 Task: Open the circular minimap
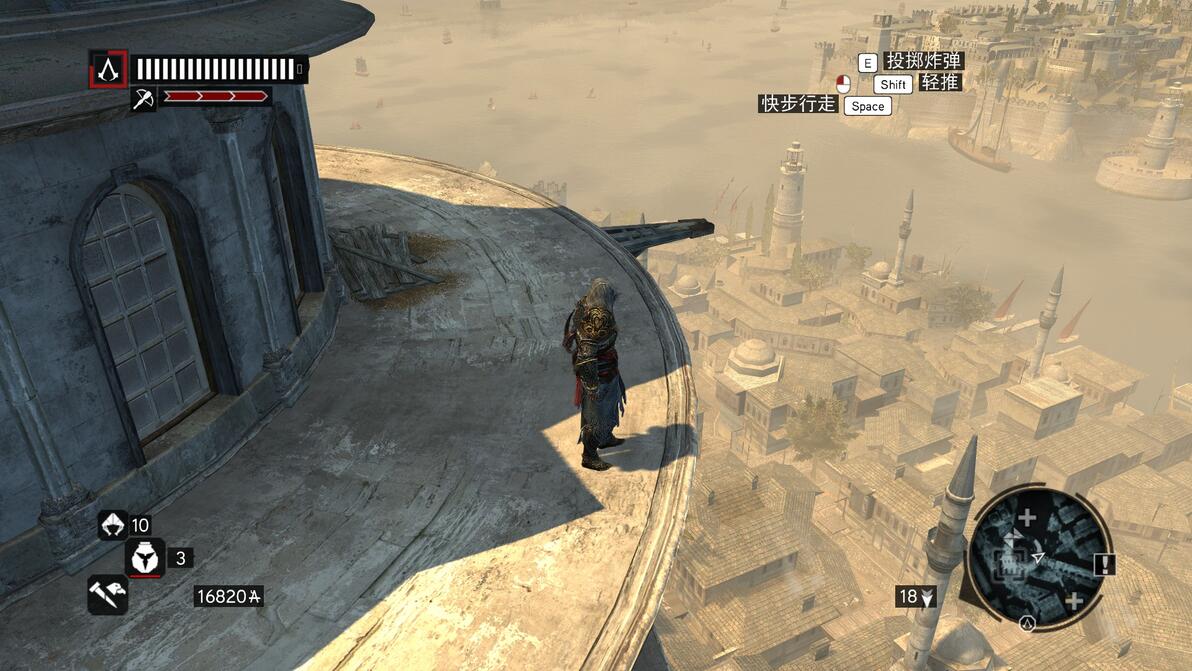tap(1039, 556)
